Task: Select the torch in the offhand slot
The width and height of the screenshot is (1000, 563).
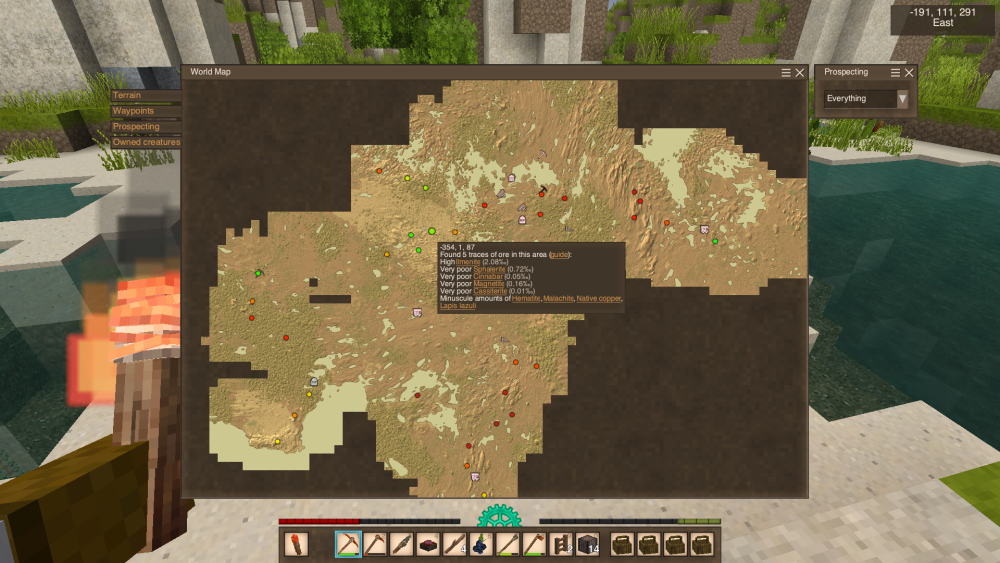Action: [297, 546]
